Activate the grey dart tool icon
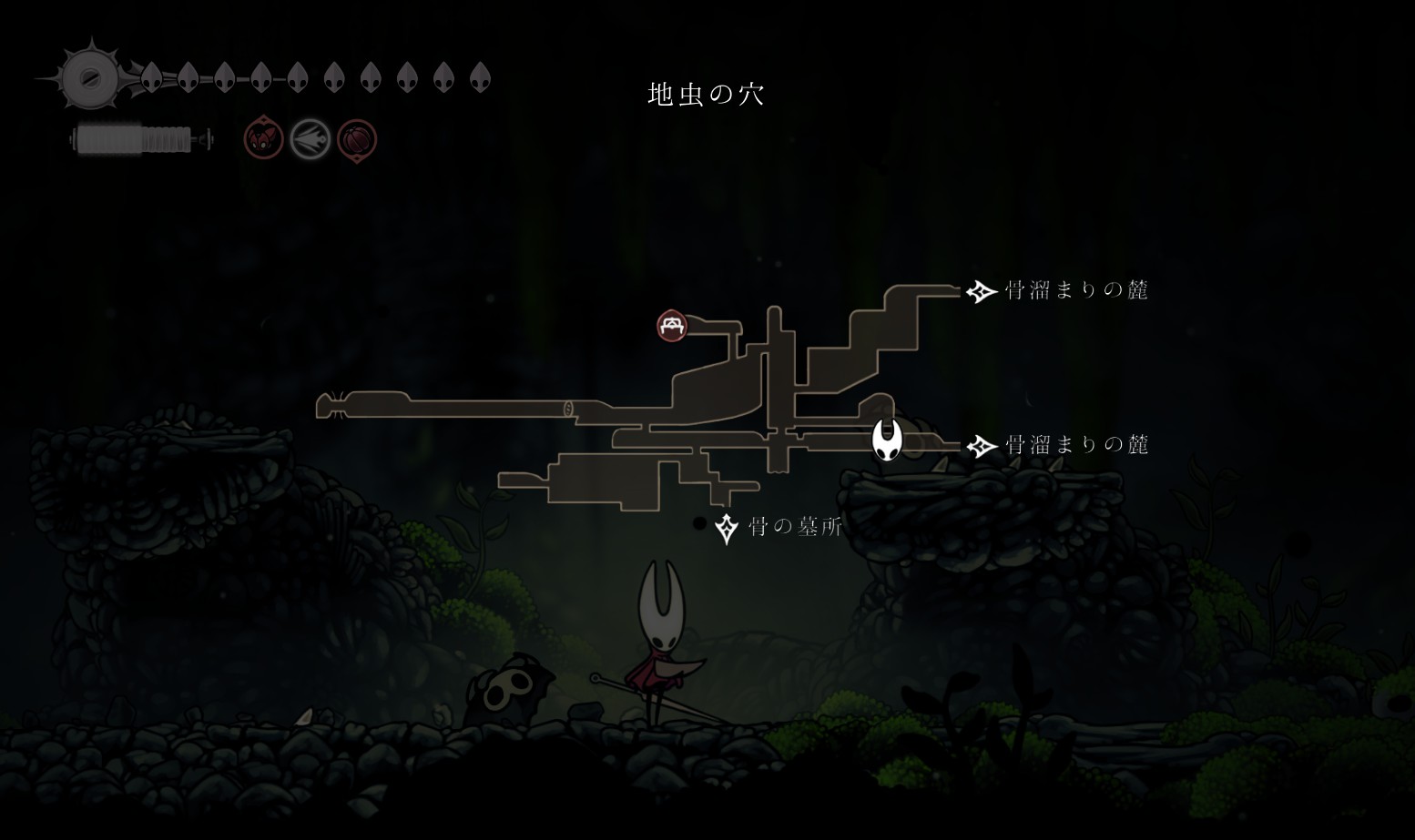Viewport: 1415px width, 840px height. (x=310, y=140)
